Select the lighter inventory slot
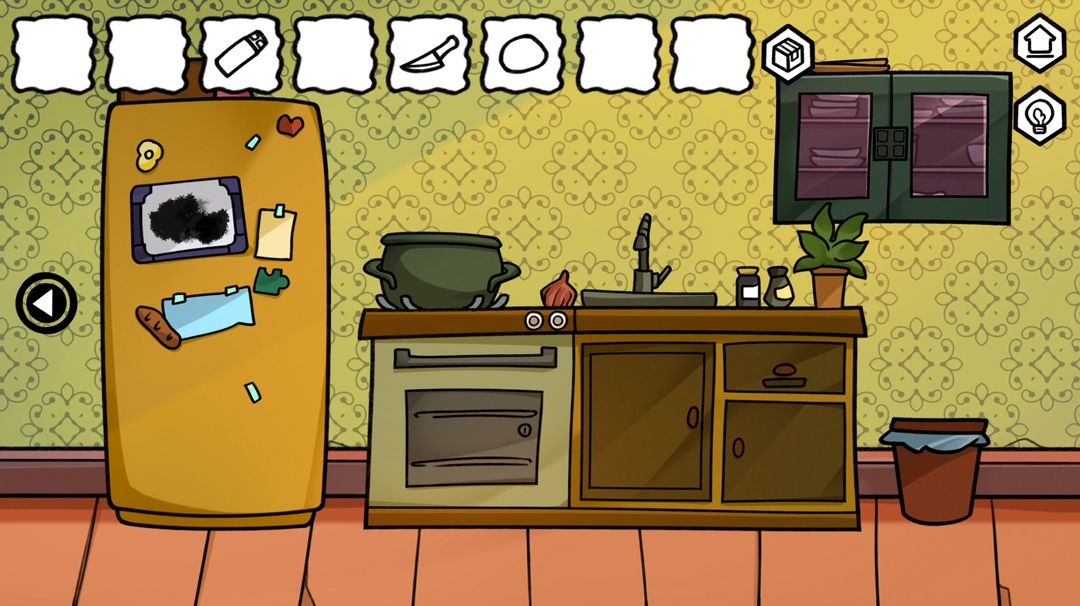Screen dimensions: 1080x606 pyautogui.click(x=241, y=54)
